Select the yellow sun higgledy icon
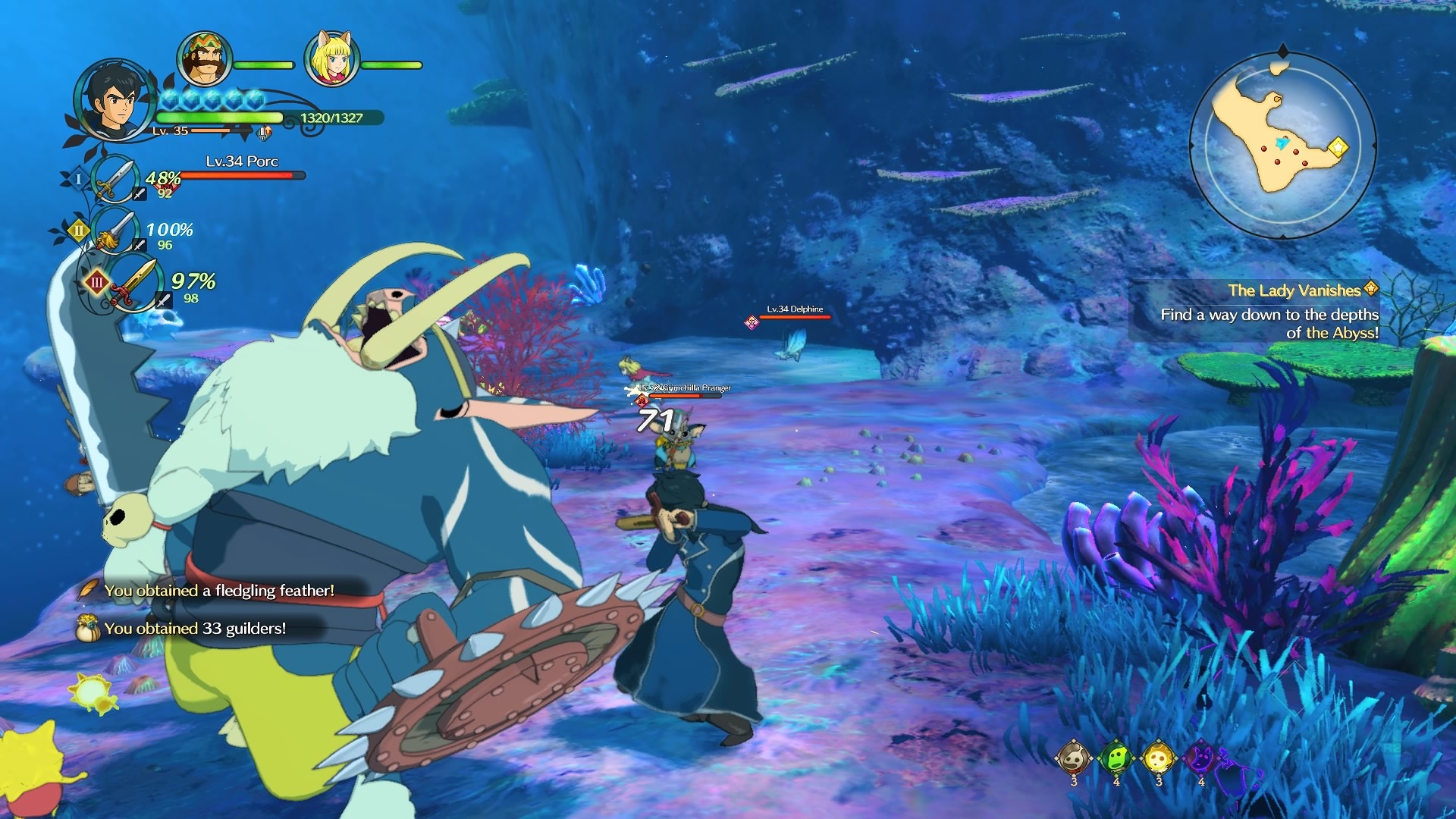 click(1159, 757)
